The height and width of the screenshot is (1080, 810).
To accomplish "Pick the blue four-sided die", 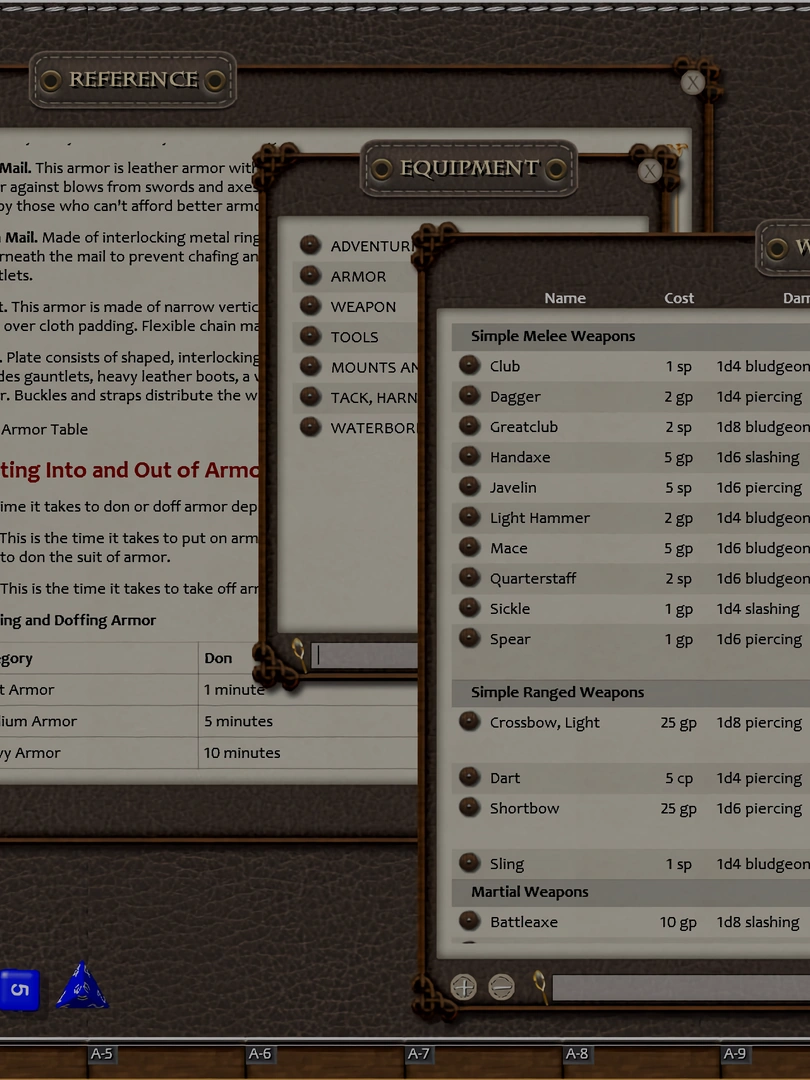I will click(x=82, y=987).
